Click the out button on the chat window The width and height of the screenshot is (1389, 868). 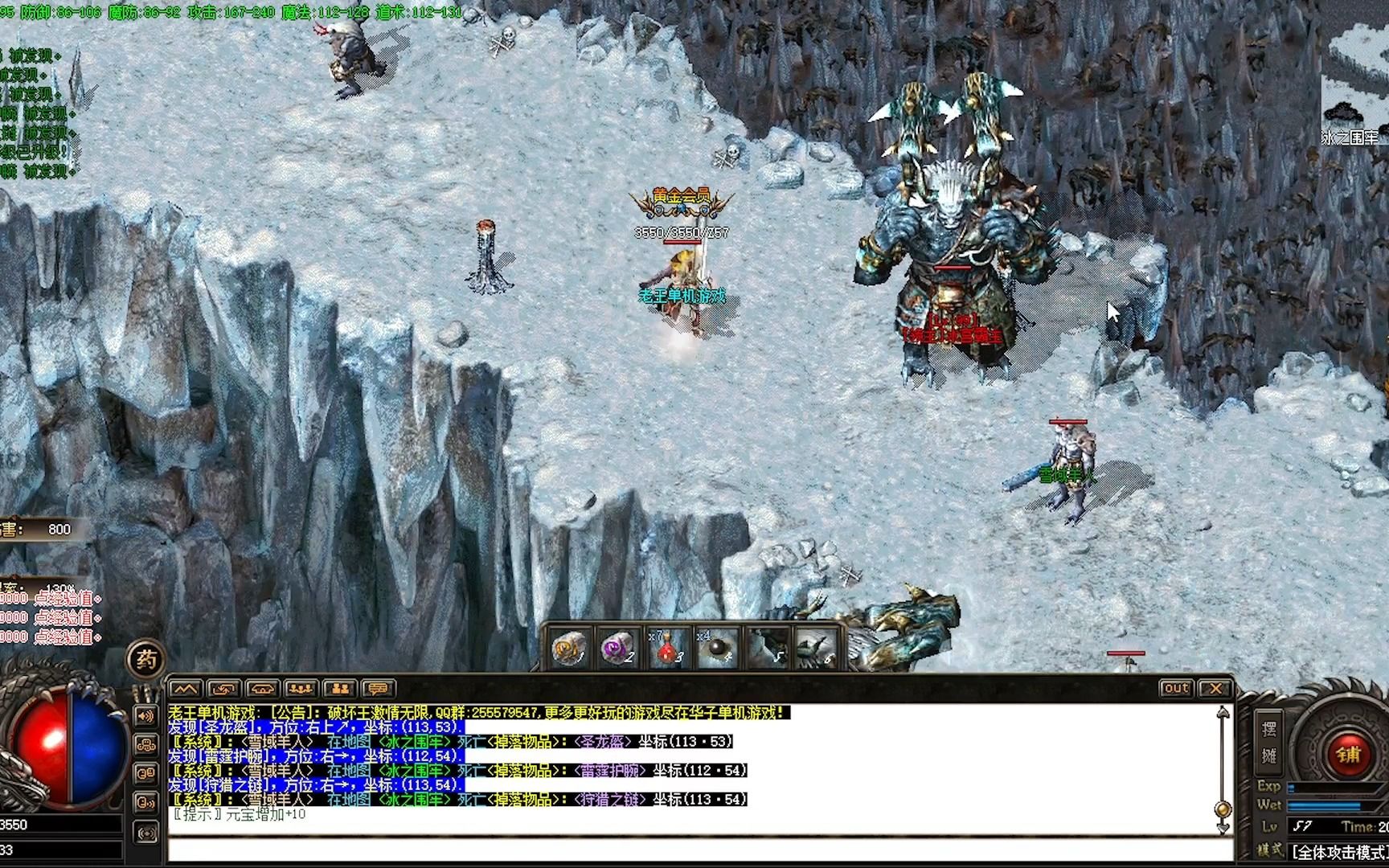tap(1177, 687)
